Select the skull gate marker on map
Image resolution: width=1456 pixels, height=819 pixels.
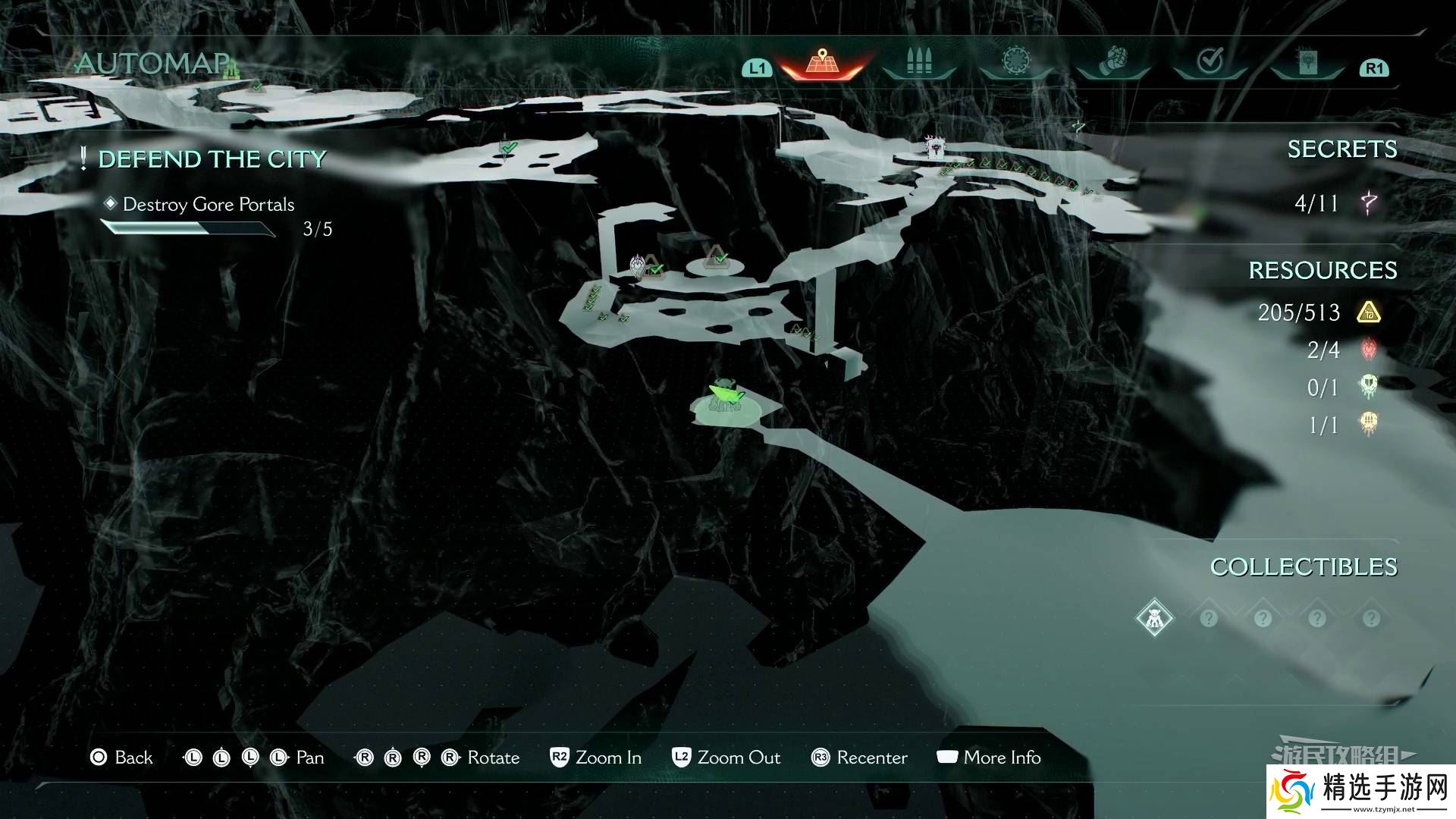click(935, 145)
